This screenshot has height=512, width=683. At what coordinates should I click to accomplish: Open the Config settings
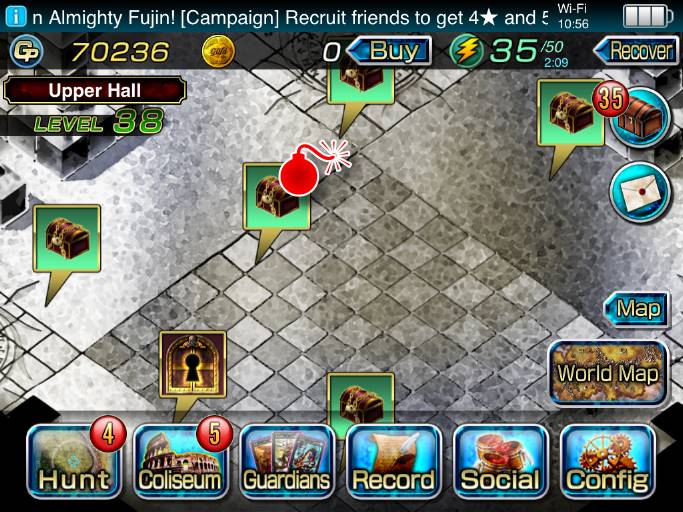click(x=607, y=462)
